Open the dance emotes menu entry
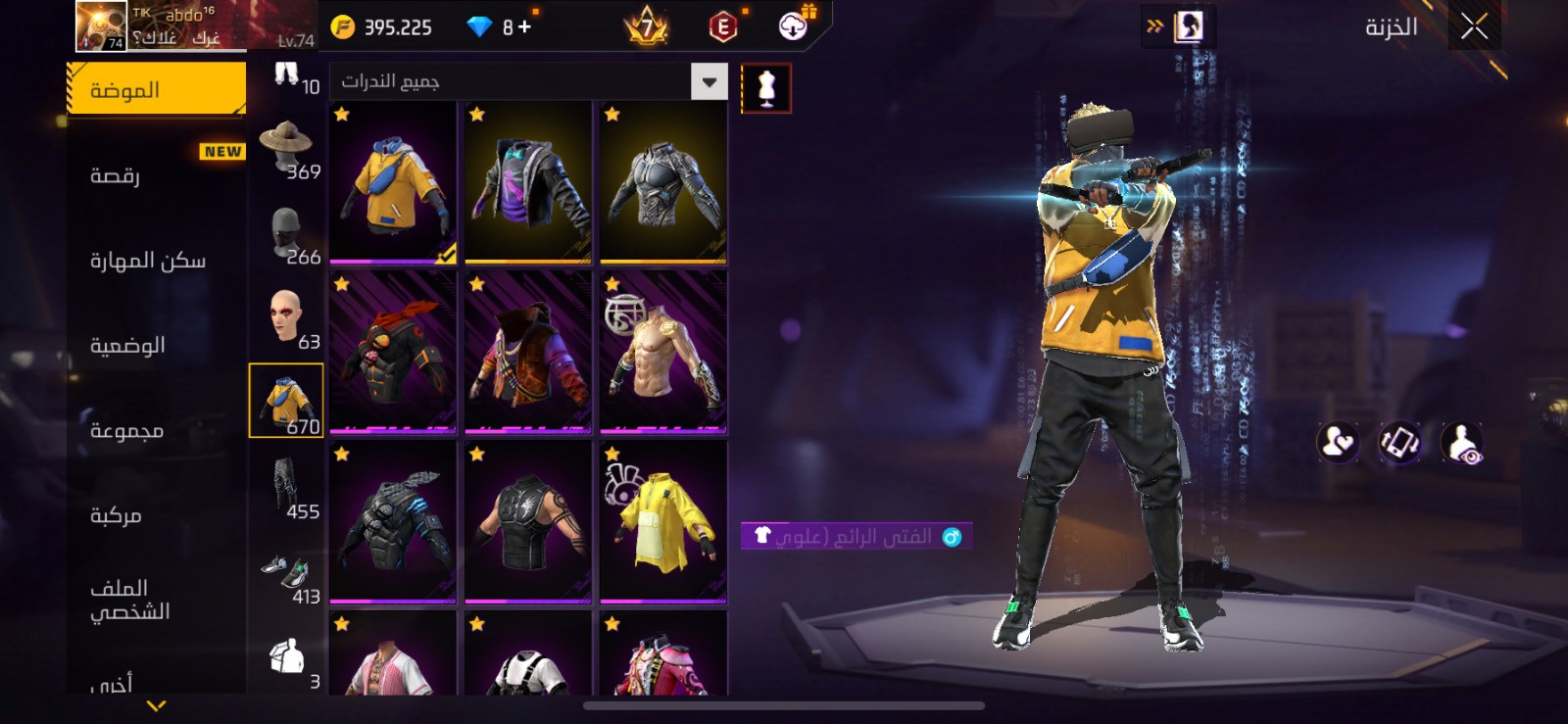 (116, 176)
